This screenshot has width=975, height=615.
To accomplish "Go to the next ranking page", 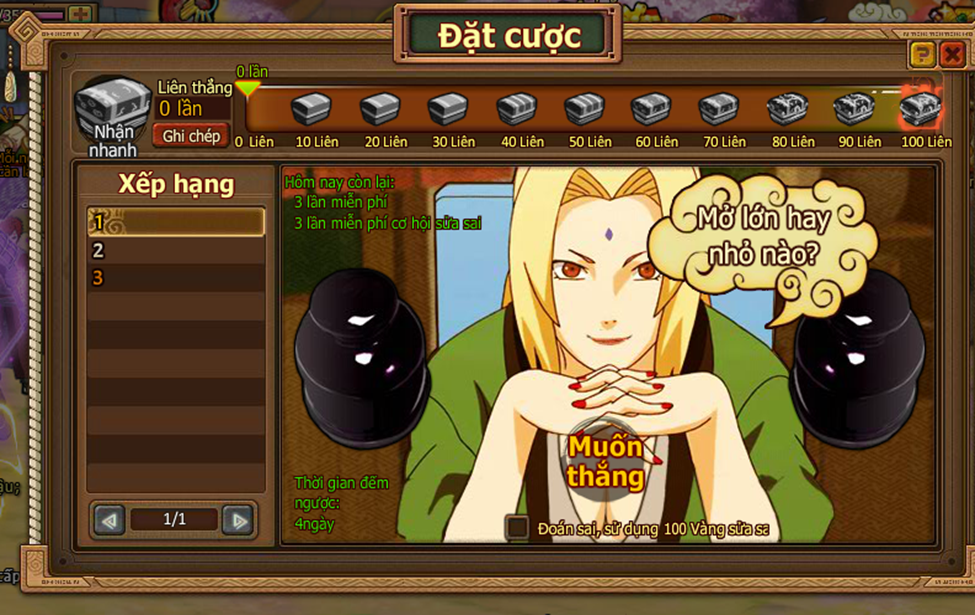I will pyautogui.click(x=237, y=520).
